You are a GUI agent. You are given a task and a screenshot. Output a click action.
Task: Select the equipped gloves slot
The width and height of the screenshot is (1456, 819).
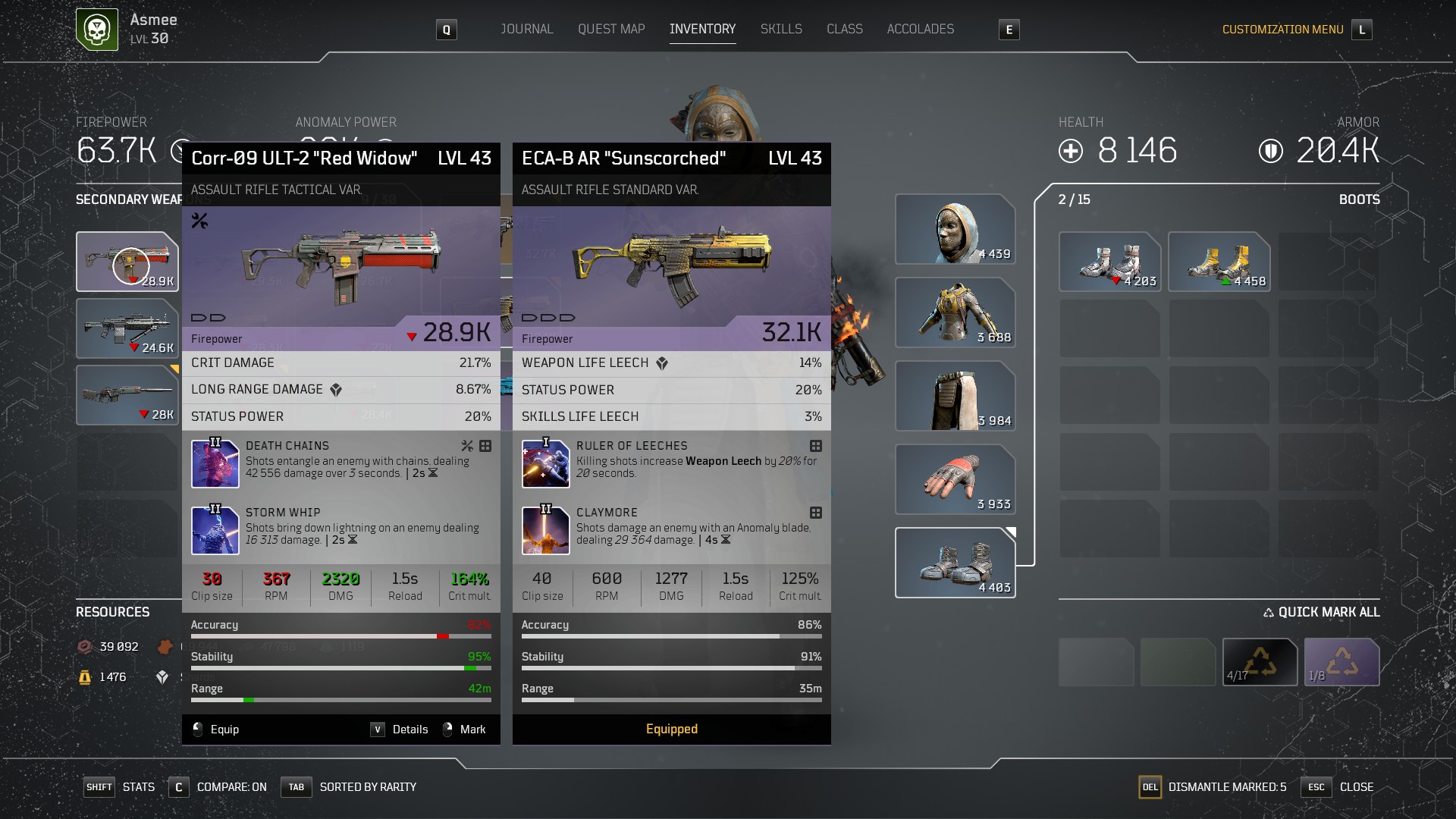point(955,479)
